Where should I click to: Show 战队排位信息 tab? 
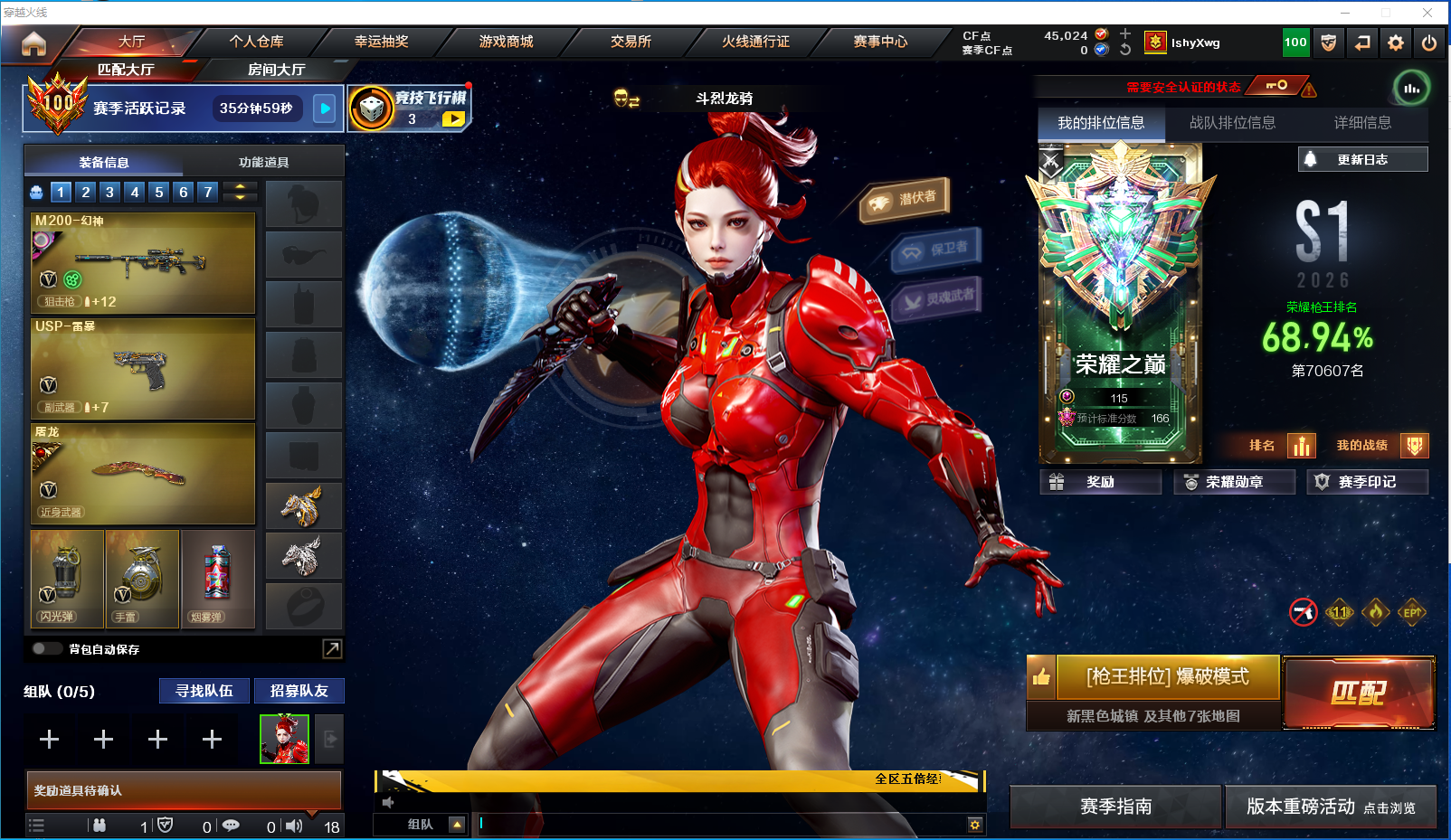click(x=1232, y=123)
